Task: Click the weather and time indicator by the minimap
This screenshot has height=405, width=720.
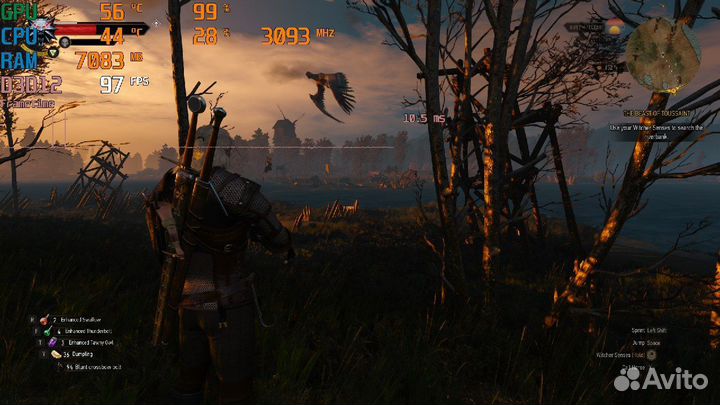Action: 614,28
